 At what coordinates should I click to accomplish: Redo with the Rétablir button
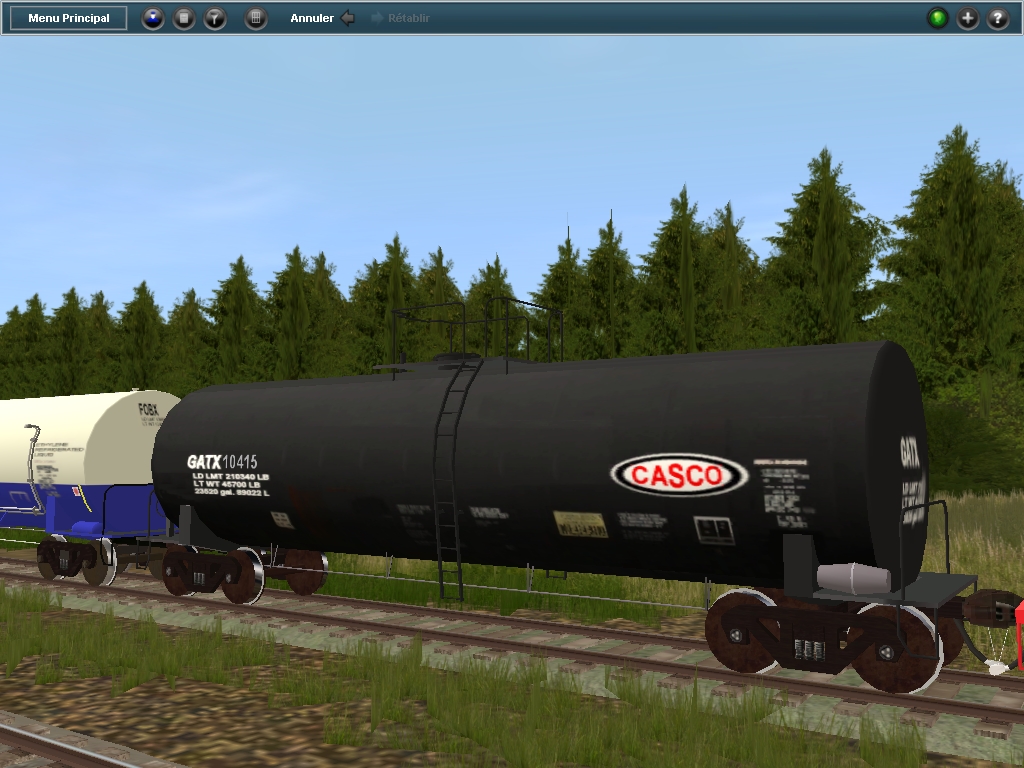[400, 18]
